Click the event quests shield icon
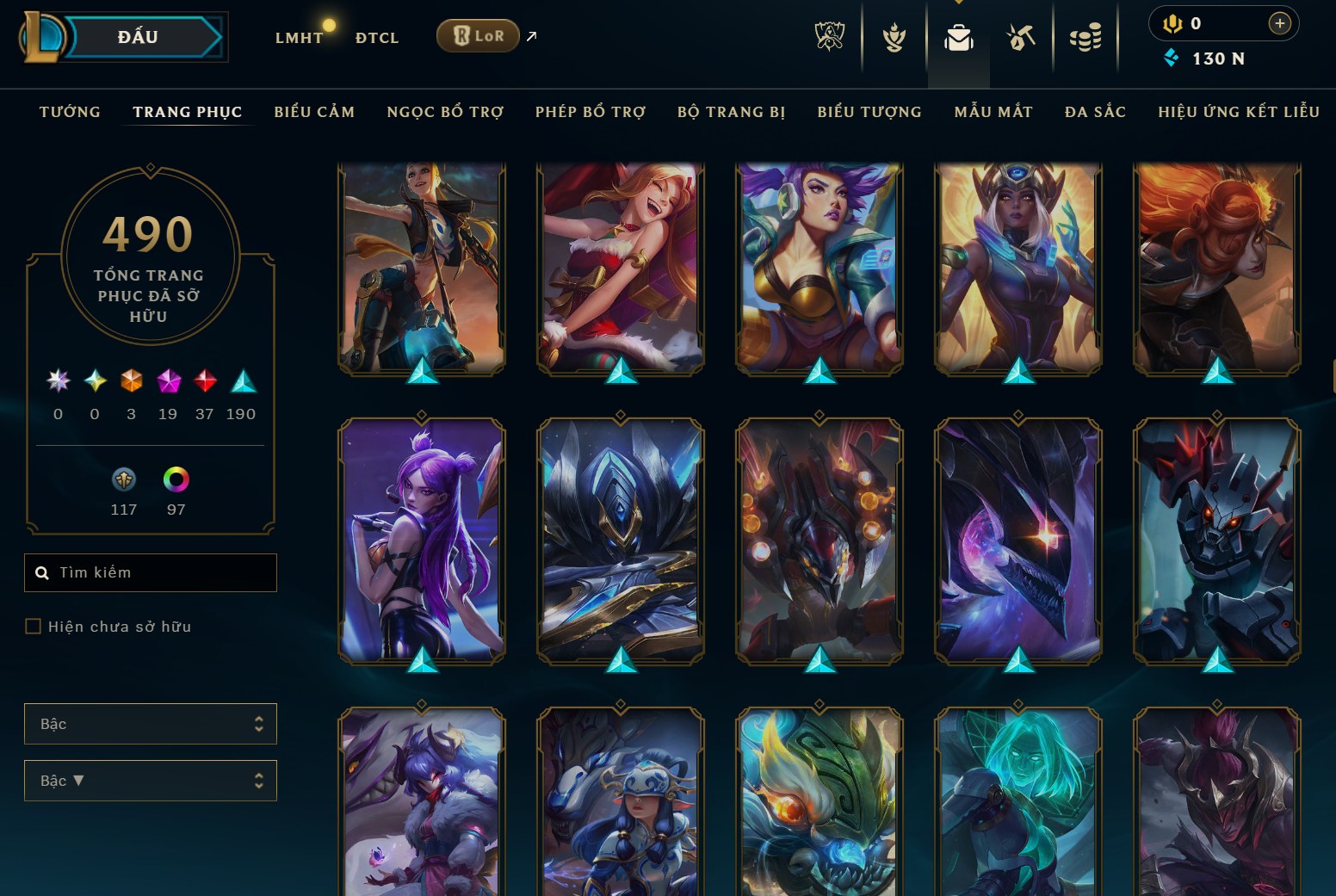1336x896 pixels. pos(894,36)
